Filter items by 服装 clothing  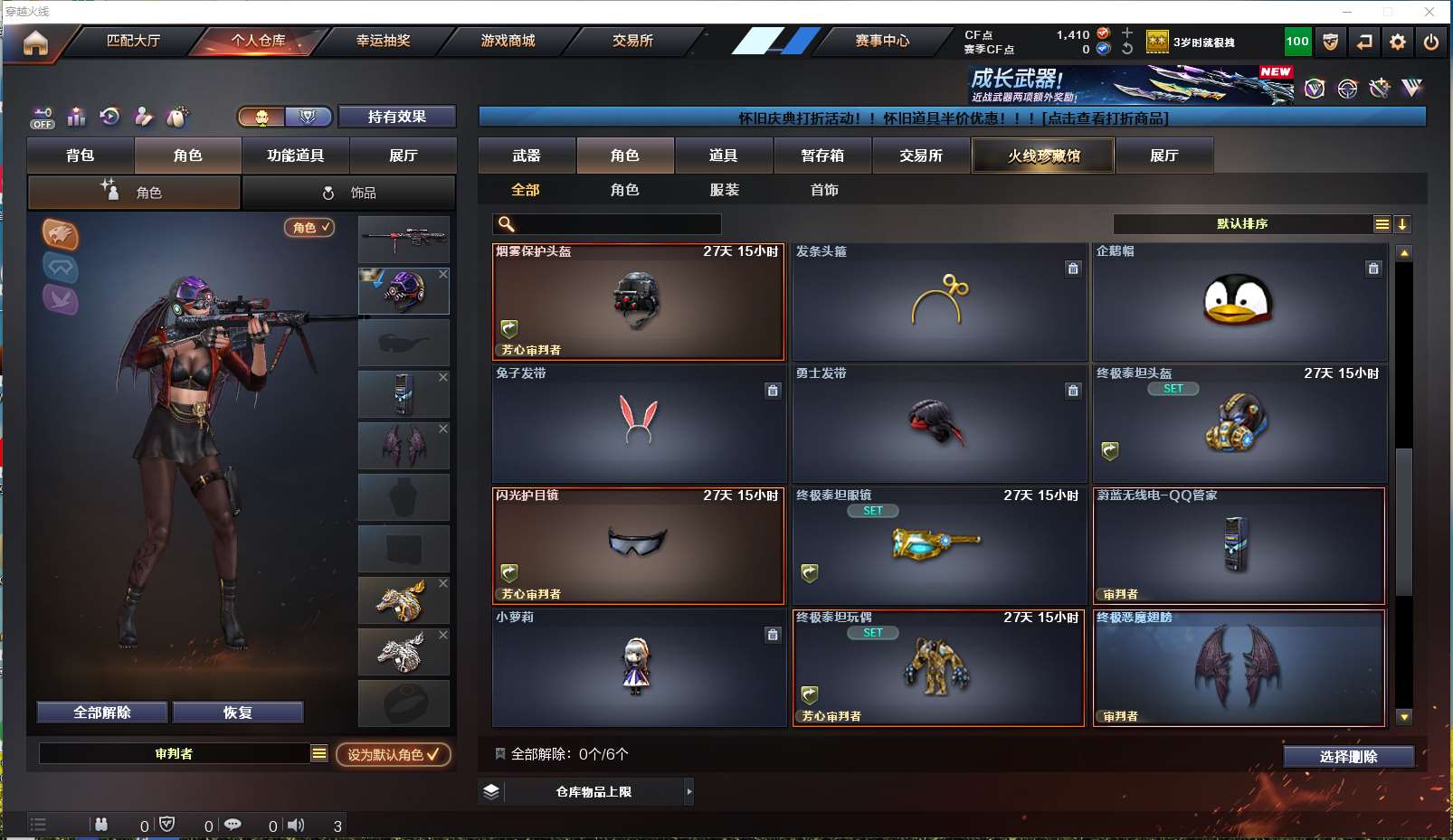[x=725, y=190]
